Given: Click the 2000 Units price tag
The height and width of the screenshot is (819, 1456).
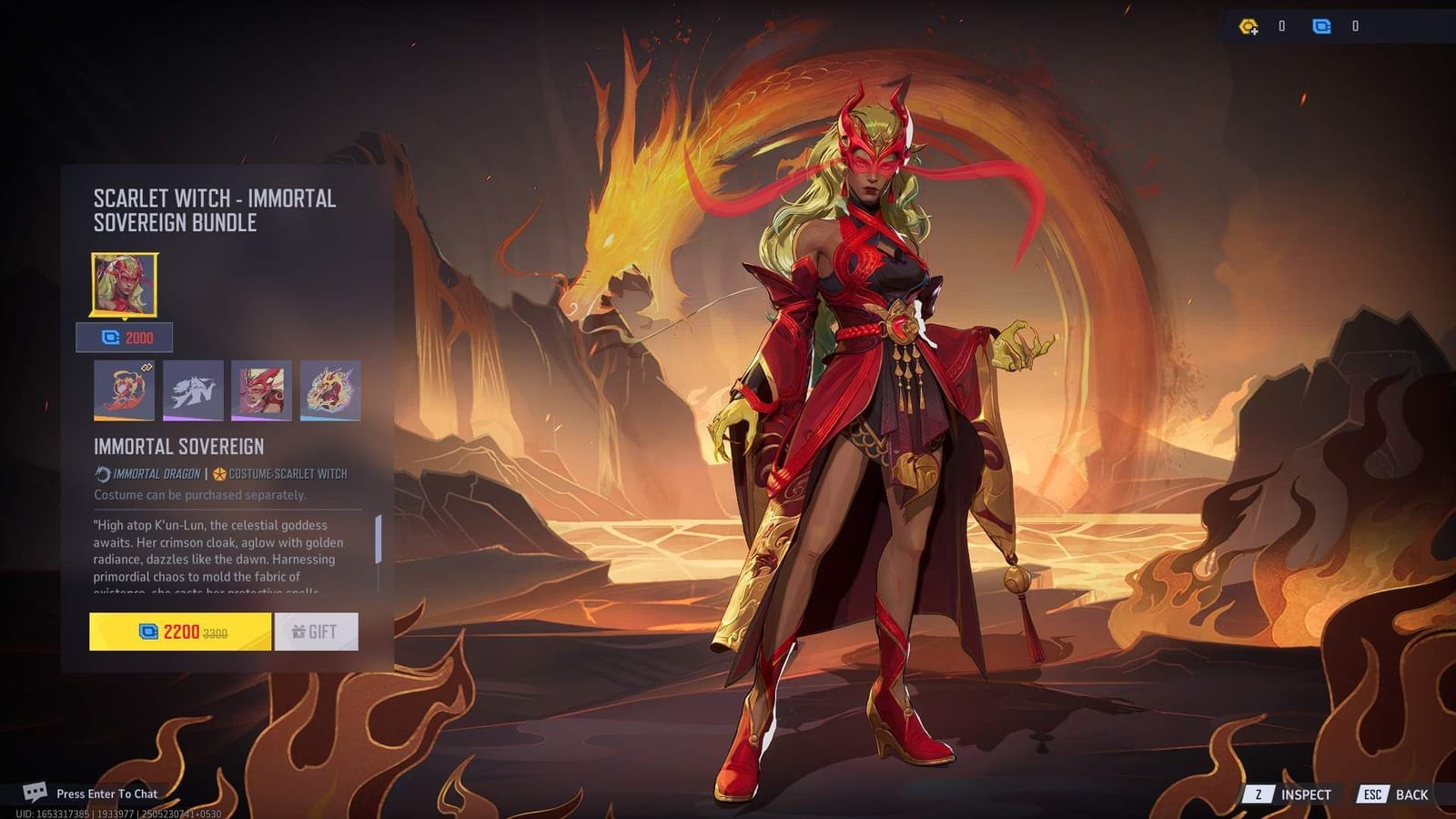Looking at the screenshot, I should pos(126,338).
